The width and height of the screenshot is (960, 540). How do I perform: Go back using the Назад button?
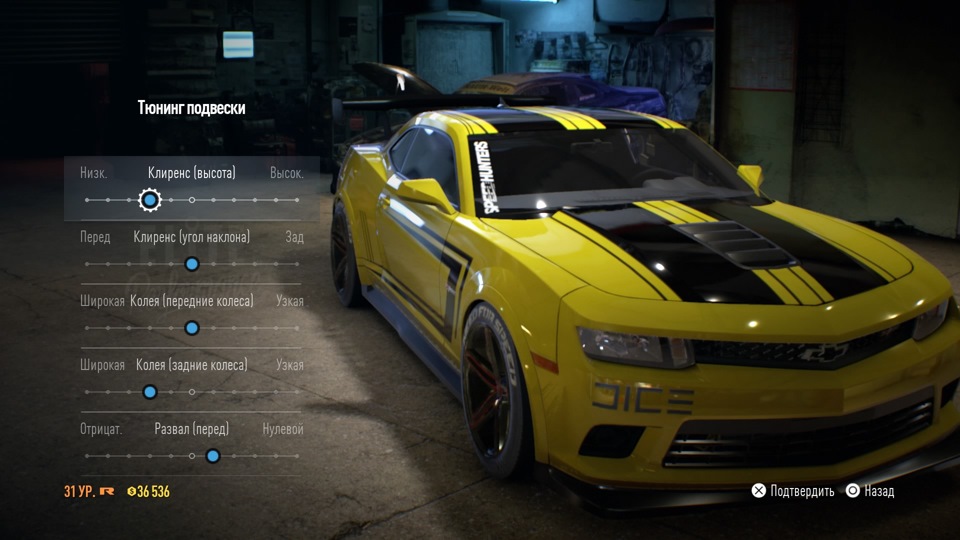pyautogui.click(x=870, y=491)
